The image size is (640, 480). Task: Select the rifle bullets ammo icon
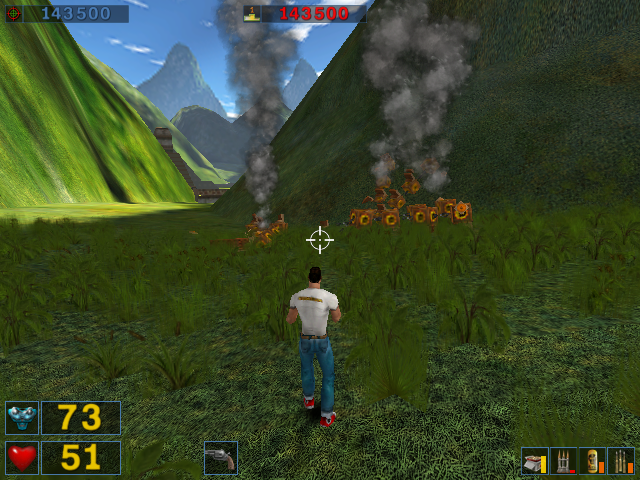tap(621, 461)
